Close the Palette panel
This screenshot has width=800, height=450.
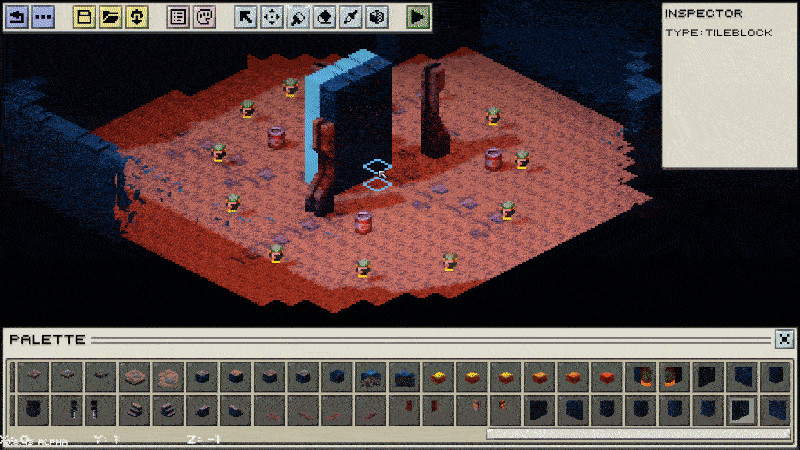pos(786,339)
